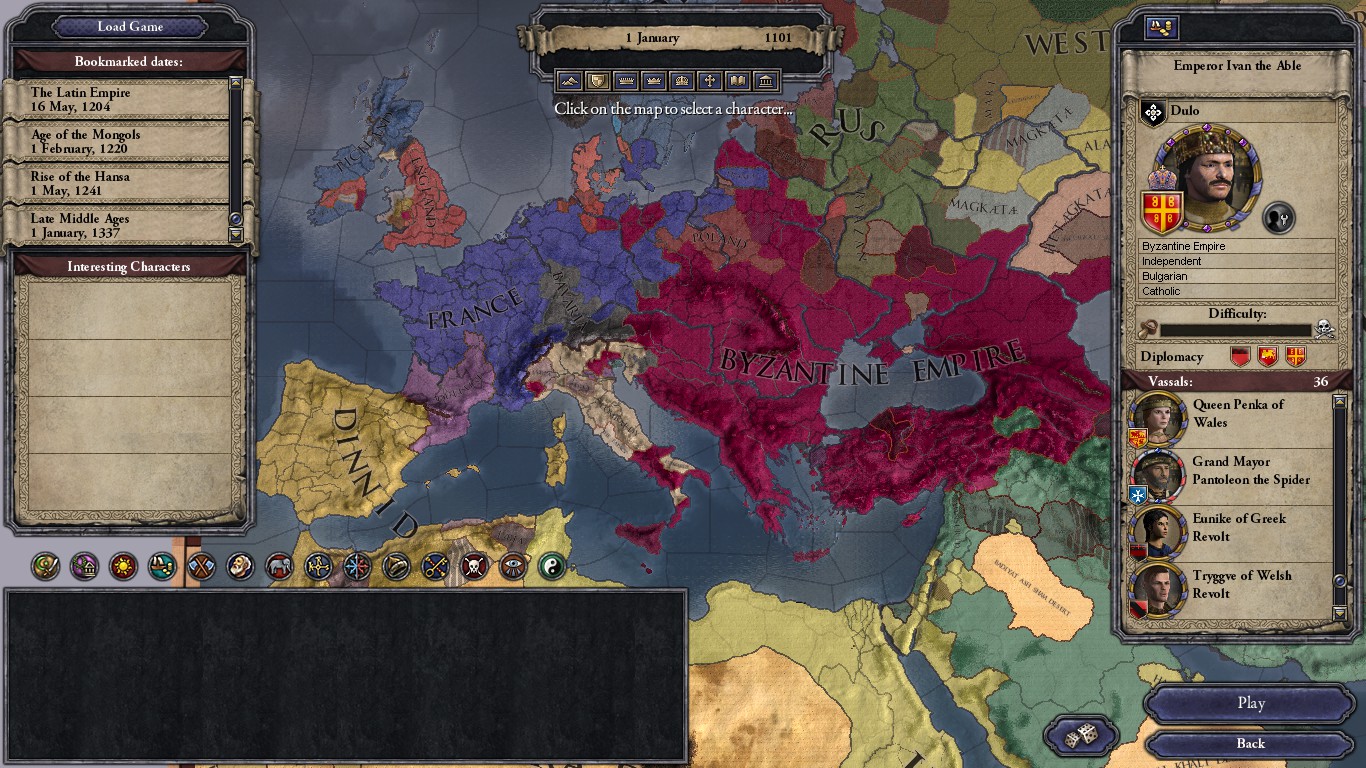
Task: Open the culture map mode book icon
Action: [740, 80]
